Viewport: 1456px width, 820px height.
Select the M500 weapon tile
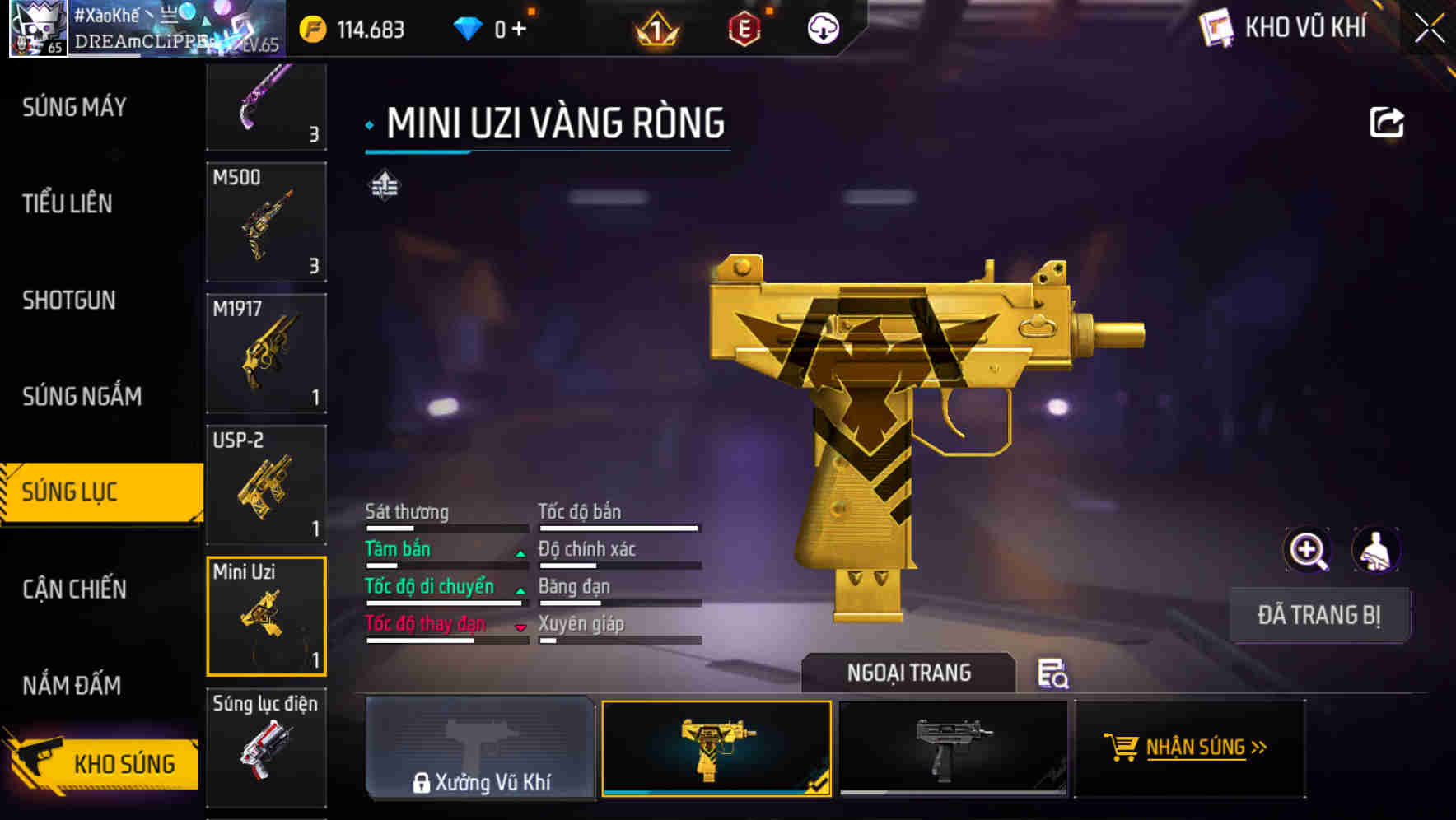click(266, 222)
